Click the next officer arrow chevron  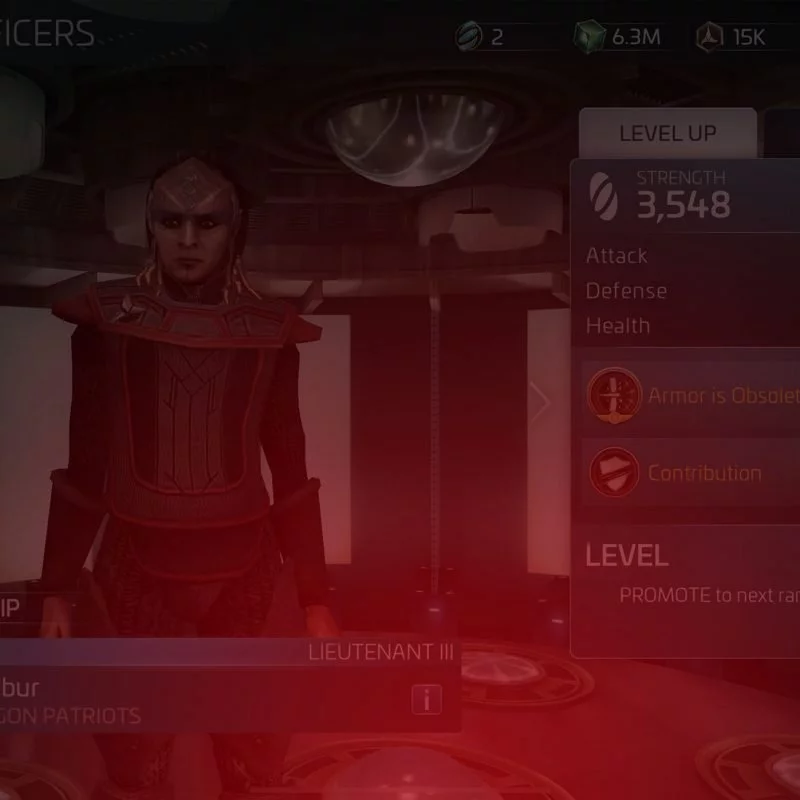pyautogui.click(x=541, y=402)
